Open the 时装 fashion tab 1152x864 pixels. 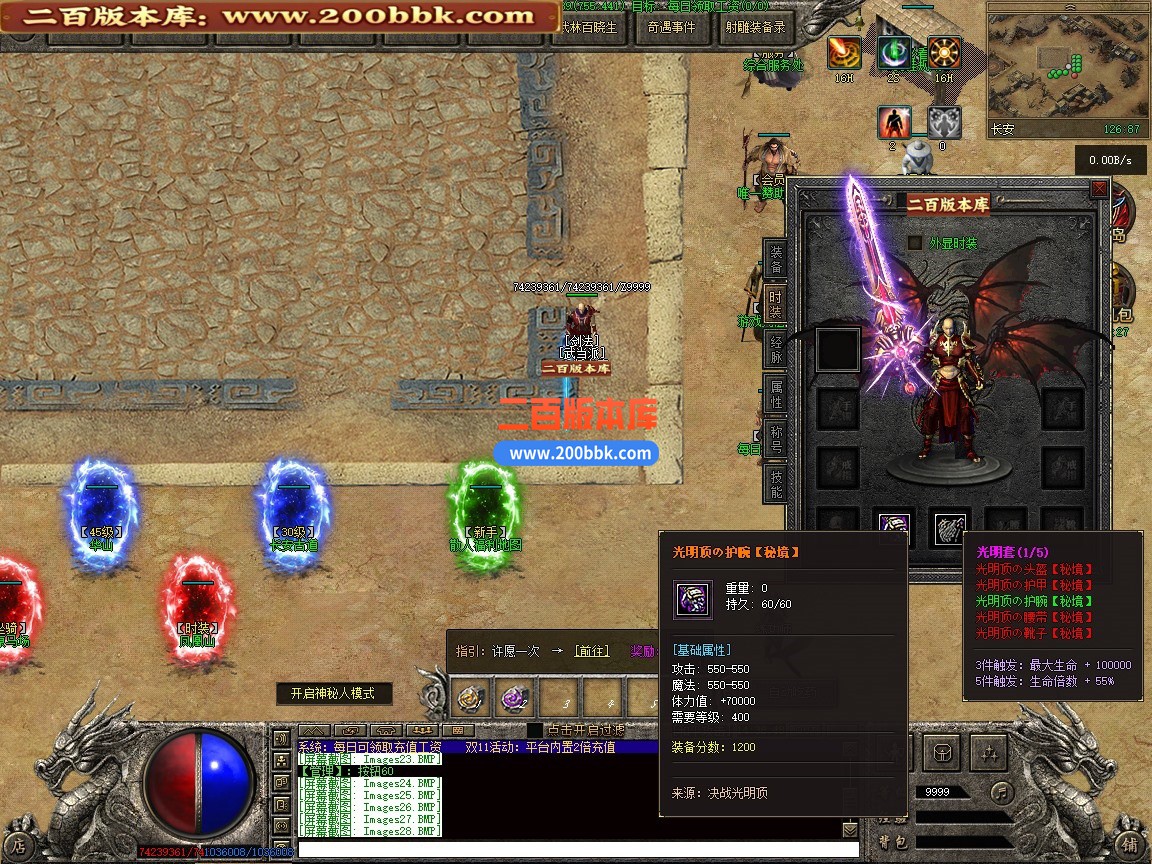pos(776,304)
